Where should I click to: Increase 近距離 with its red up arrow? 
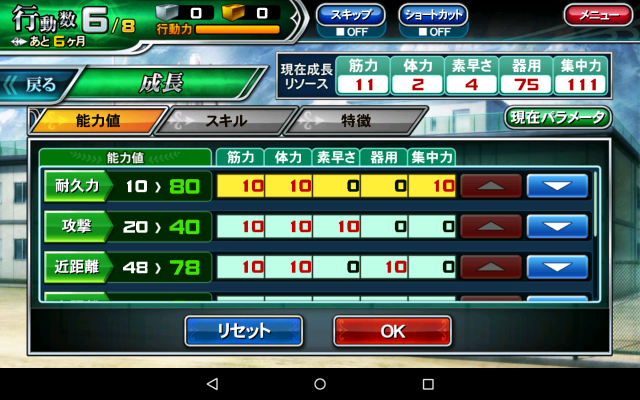[x=491, y=267]
